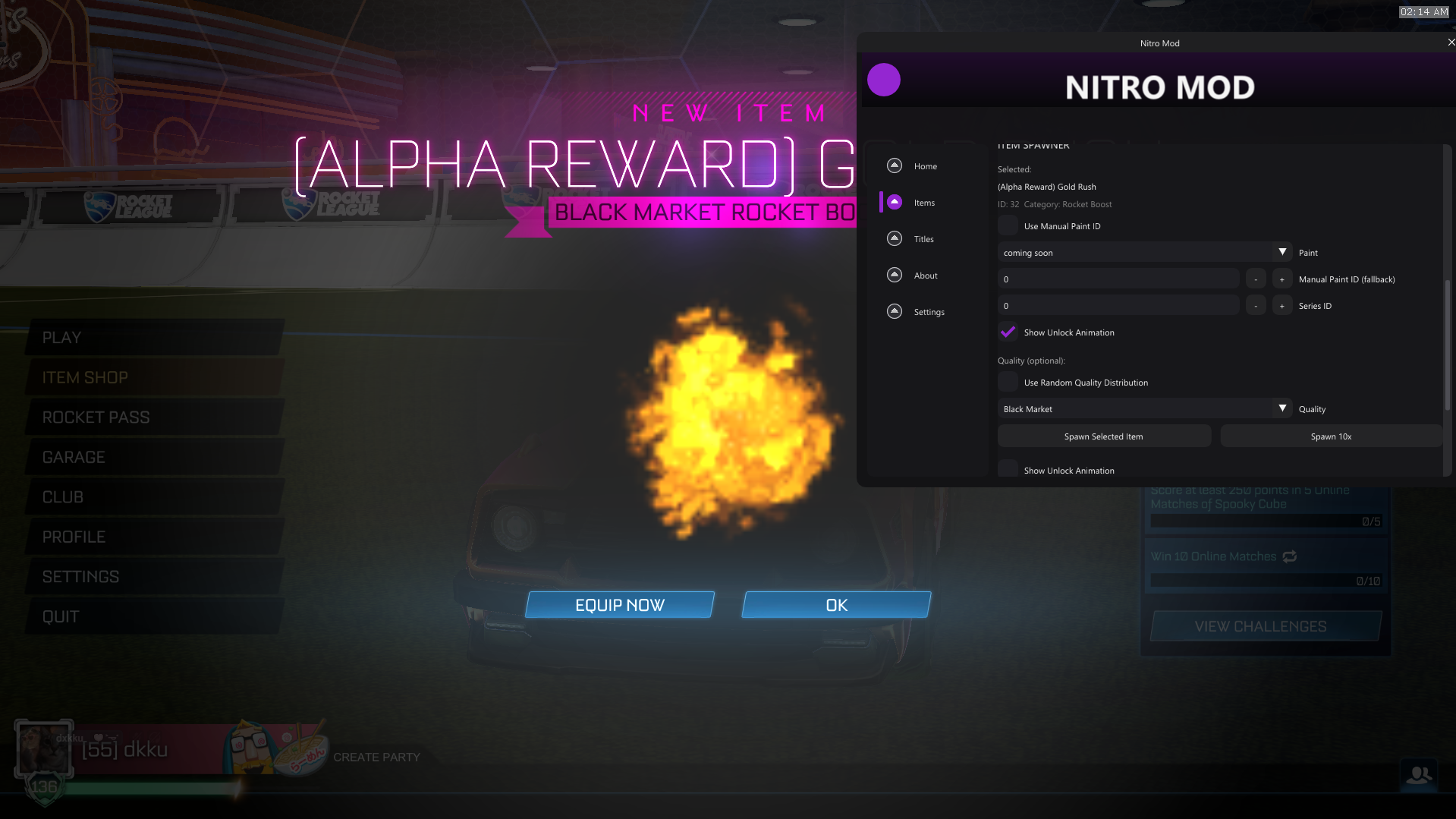
Task: Open the Items section icon
Action: point(893,202)
